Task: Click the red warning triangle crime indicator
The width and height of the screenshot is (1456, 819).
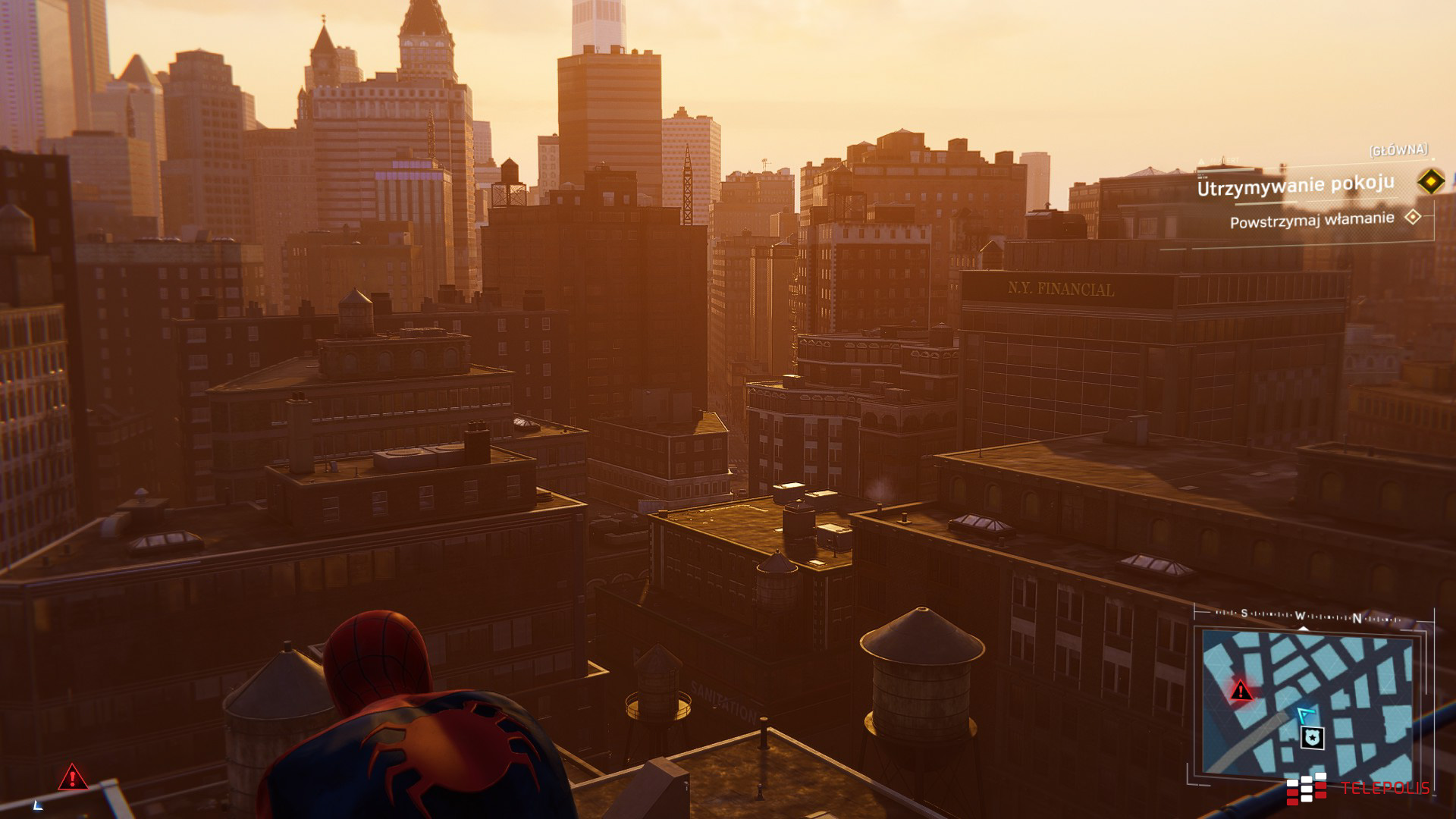Action: (x=72, y=777)
